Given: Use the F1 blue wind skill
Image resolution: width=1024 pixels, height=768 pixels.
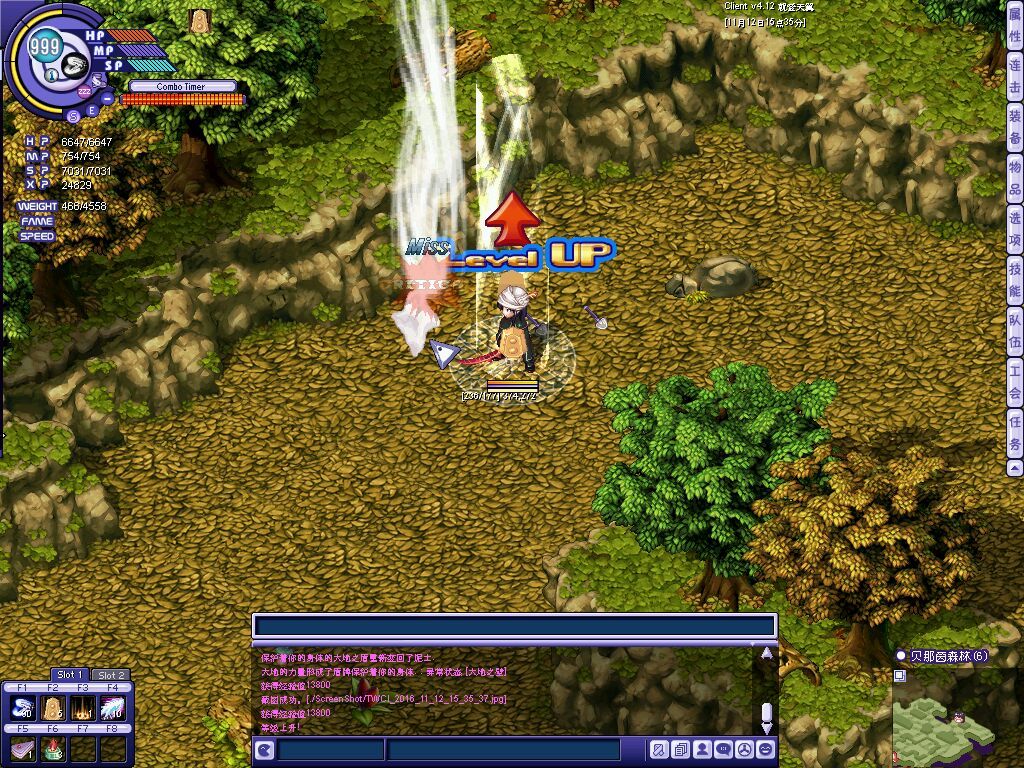Looking at the screenshot, I should tap(24, 709).
